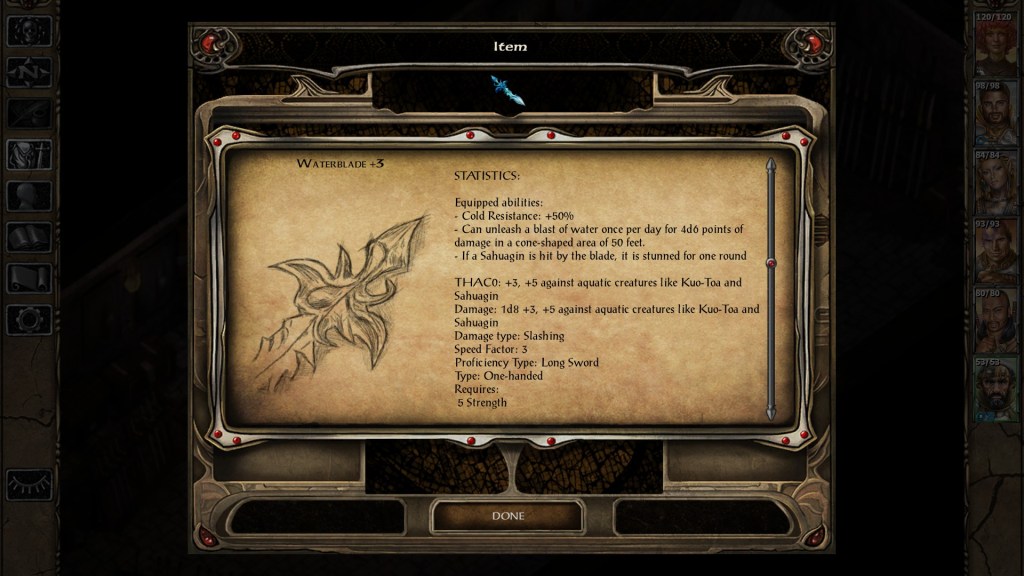This screenshot has width=1024, height=576.
Task: Open the character record bust icon
Action: click(x=29, y=196)
